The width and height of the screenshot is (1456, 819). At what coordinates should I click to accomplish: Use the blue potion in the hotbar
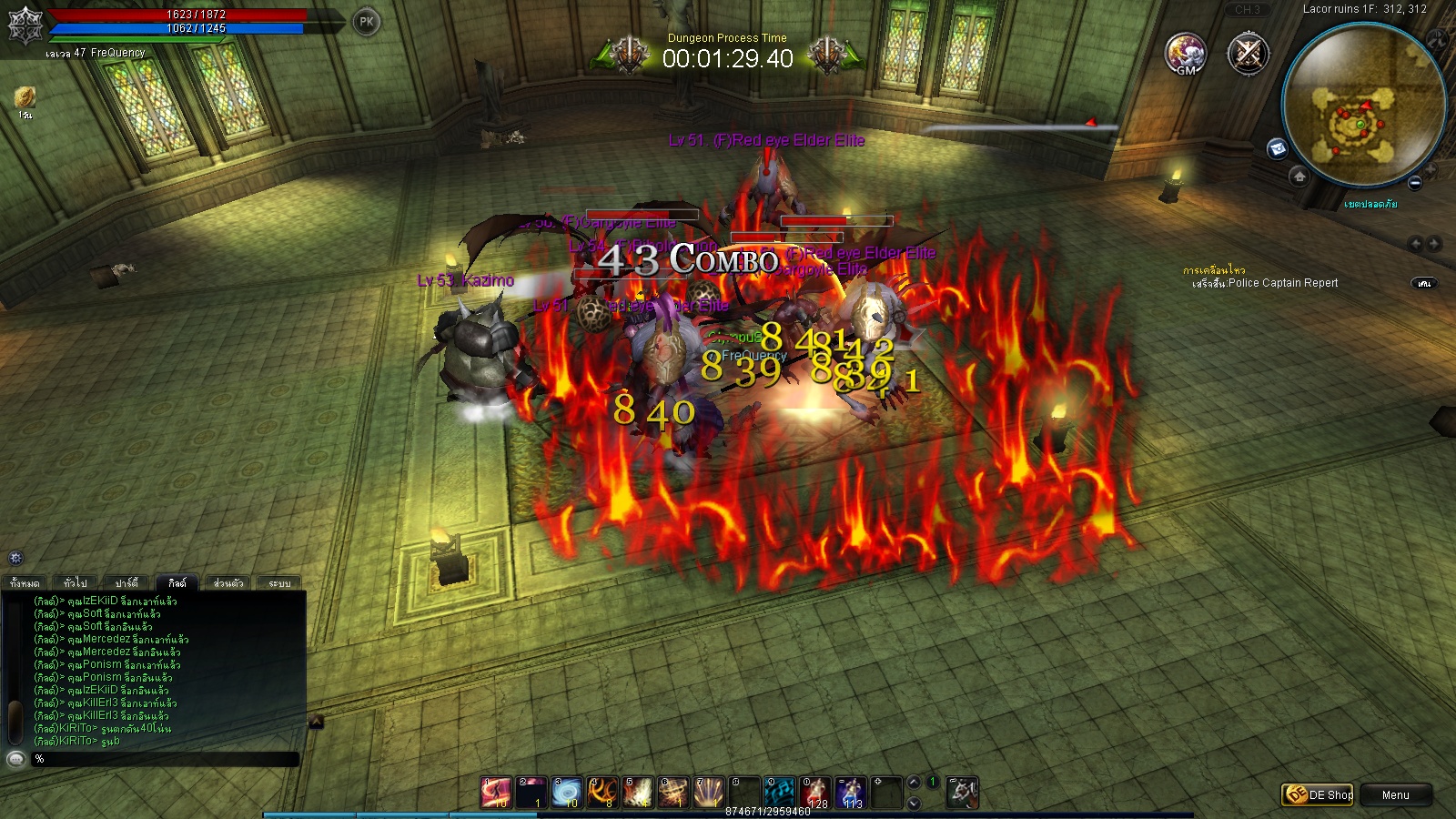851,793
